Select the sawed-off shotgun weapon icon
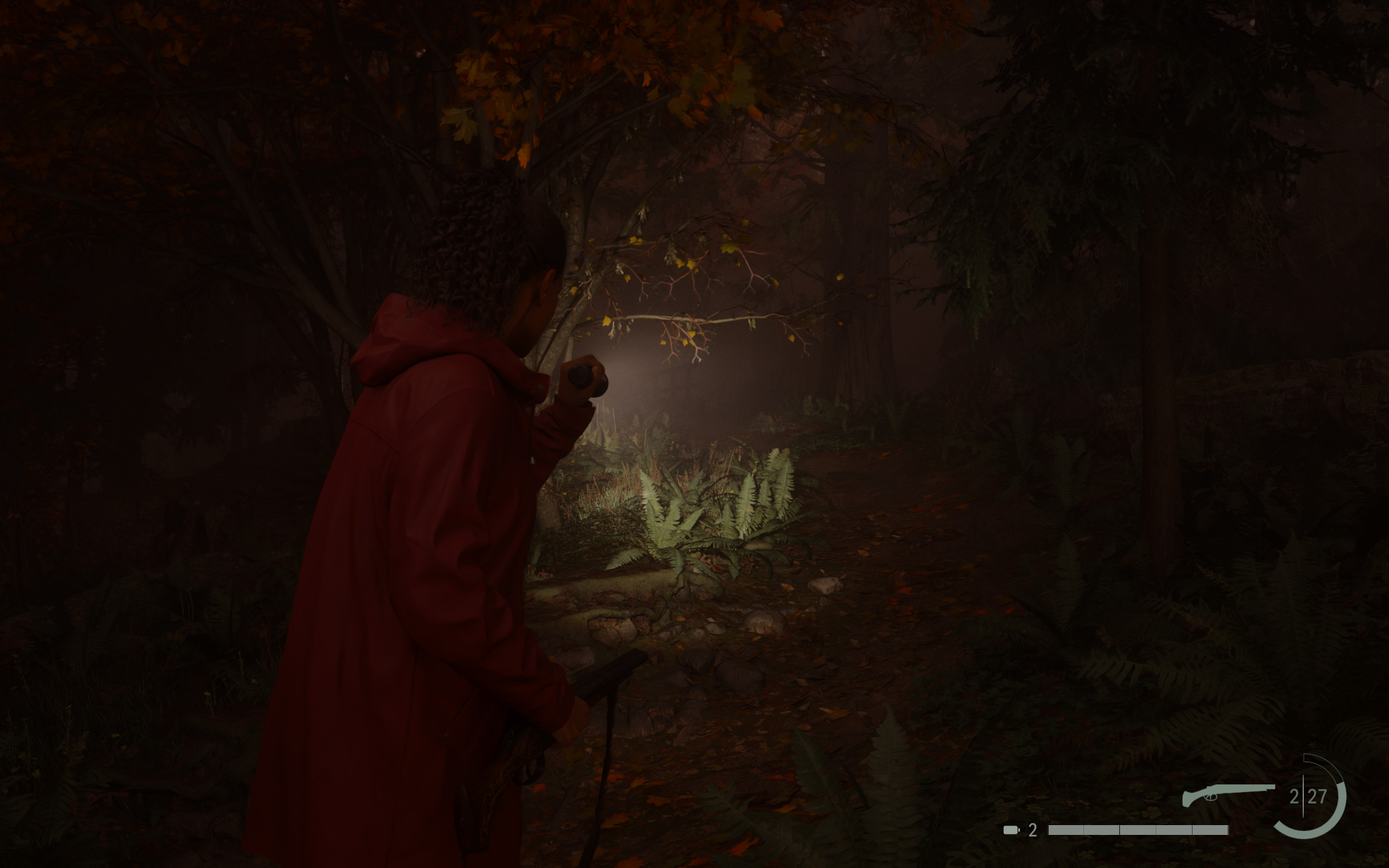The height and width of the screenshot is (868, 1389). pyautogui.click(x=1228, y=795)
